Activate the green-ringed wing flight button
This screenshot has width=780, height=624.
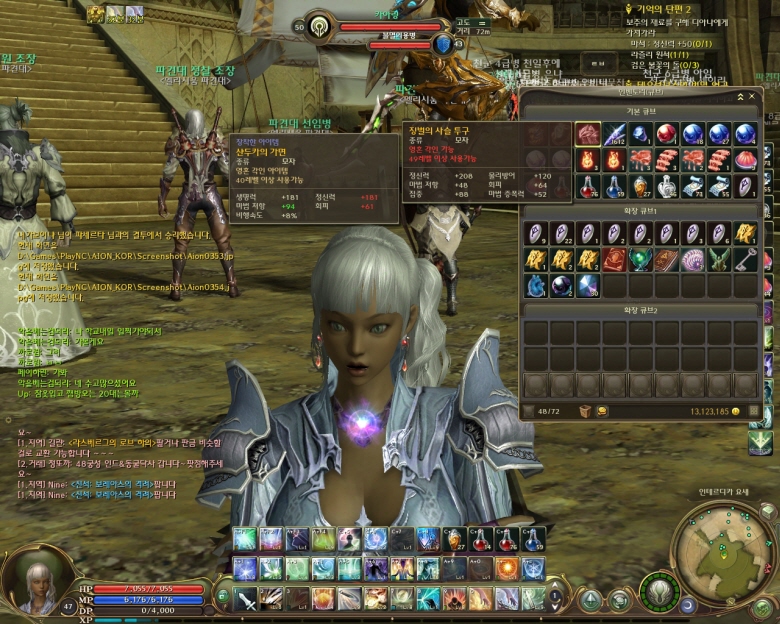659,591
